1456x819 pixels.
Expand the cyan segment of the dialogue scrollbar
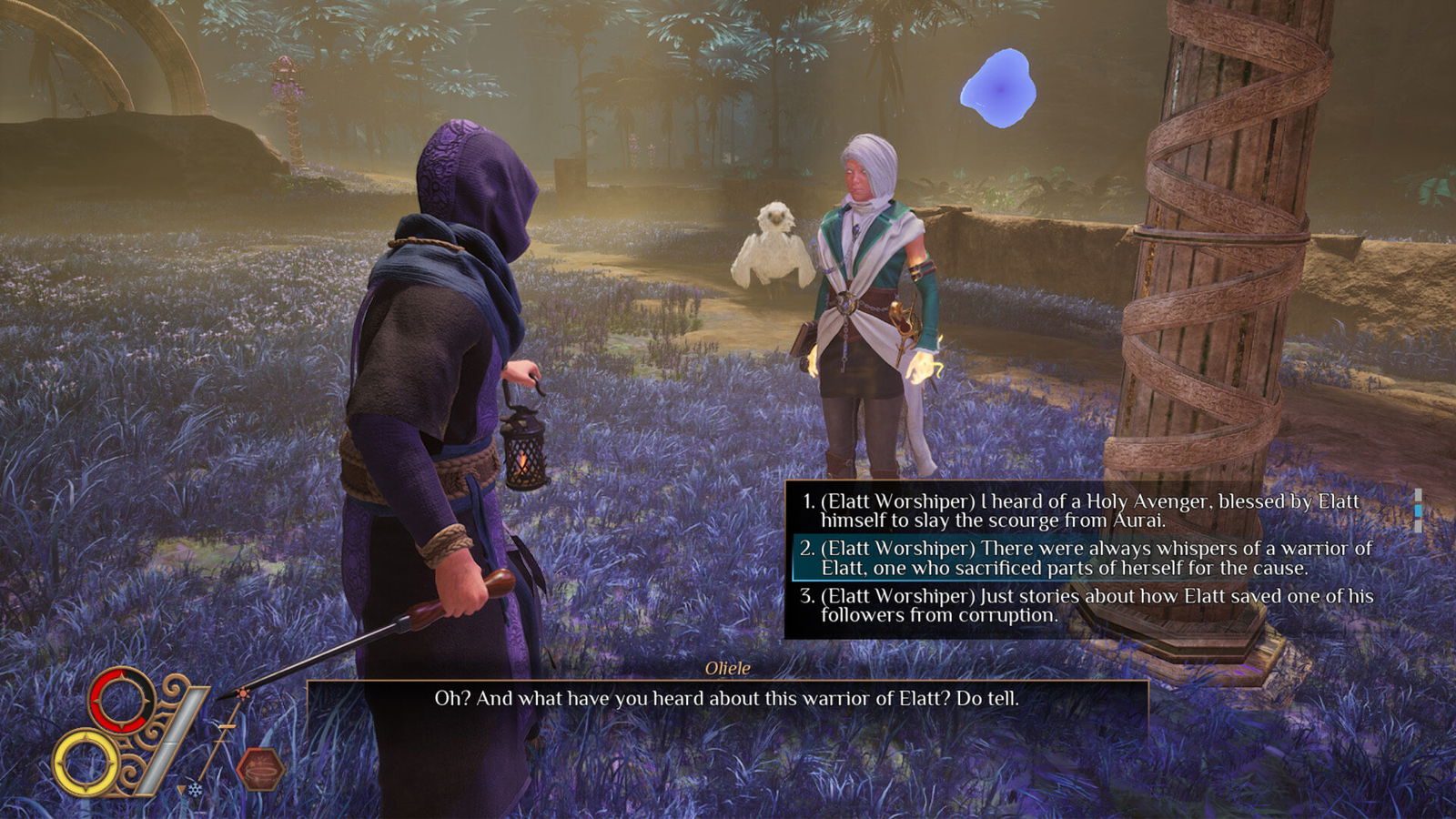[1417, 511]
